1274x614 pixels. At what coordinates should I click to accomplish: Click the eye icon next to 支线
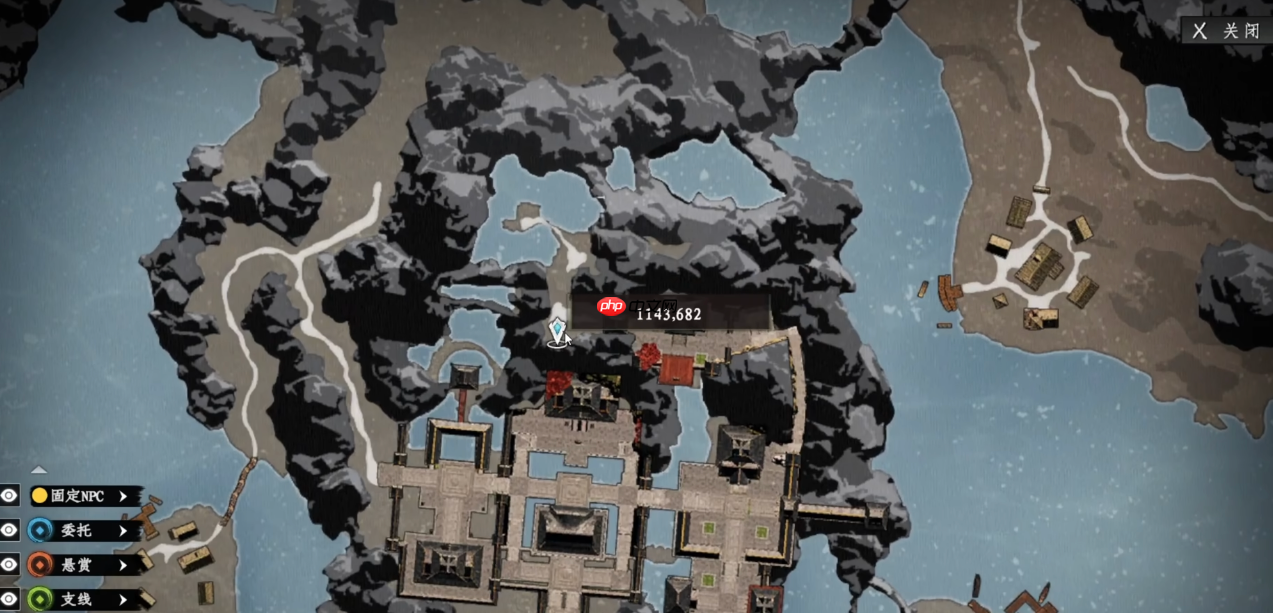(10, 599)
